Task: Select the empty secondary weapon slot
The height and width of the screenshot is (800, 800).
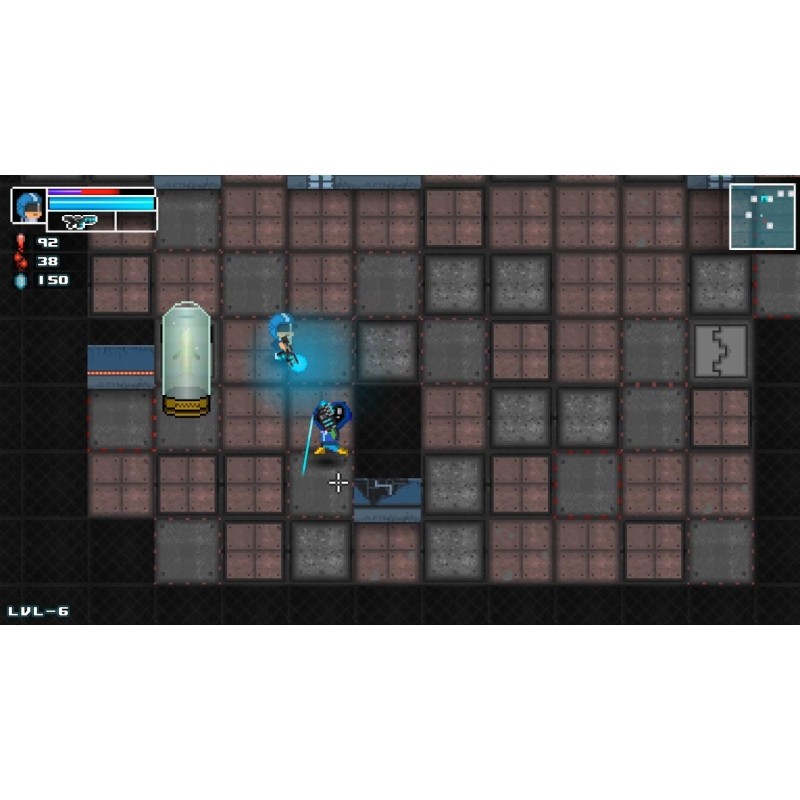Action: click(135, 221)
